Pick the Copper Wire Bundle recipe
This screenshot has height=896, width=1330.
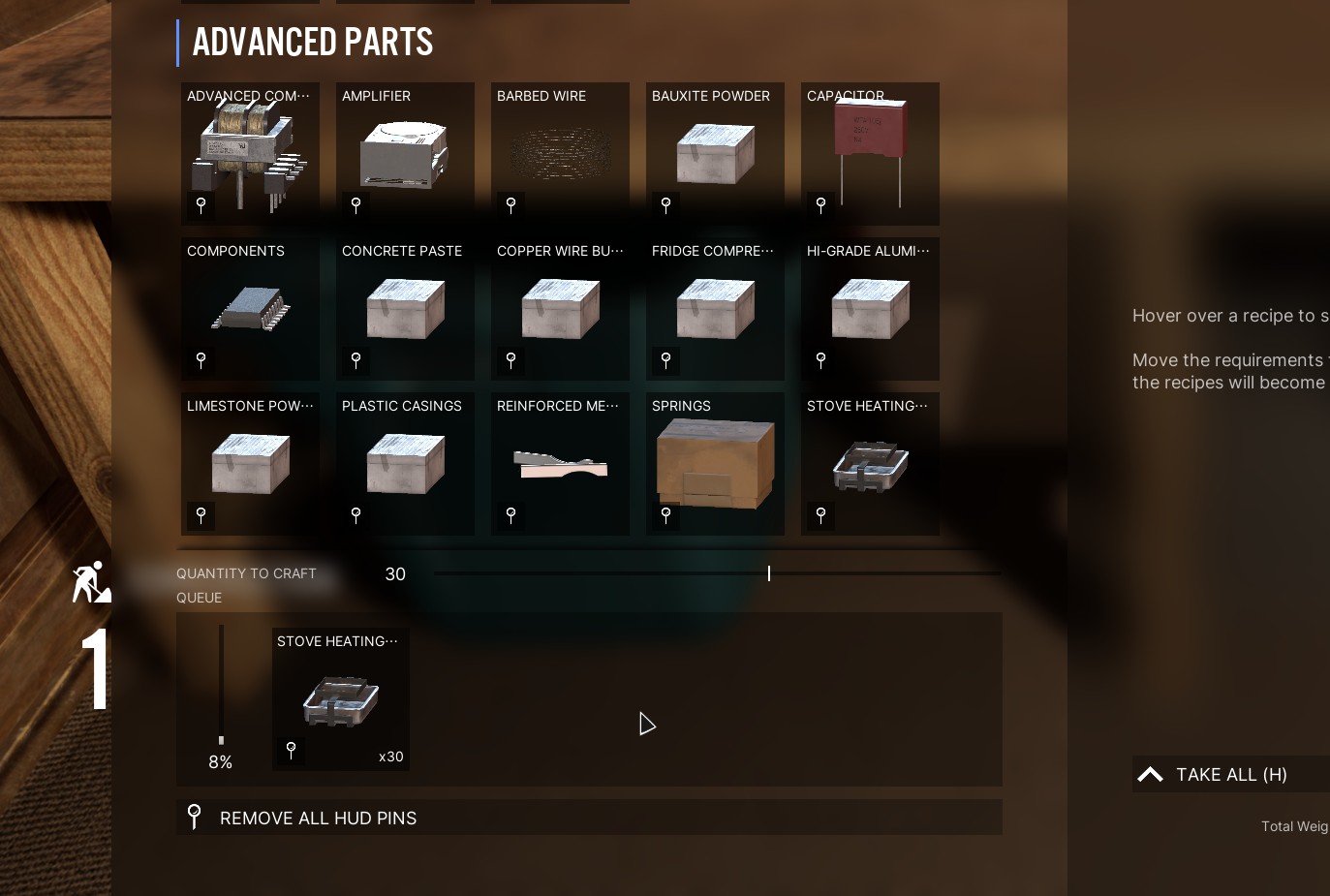(x=560, y=309)
